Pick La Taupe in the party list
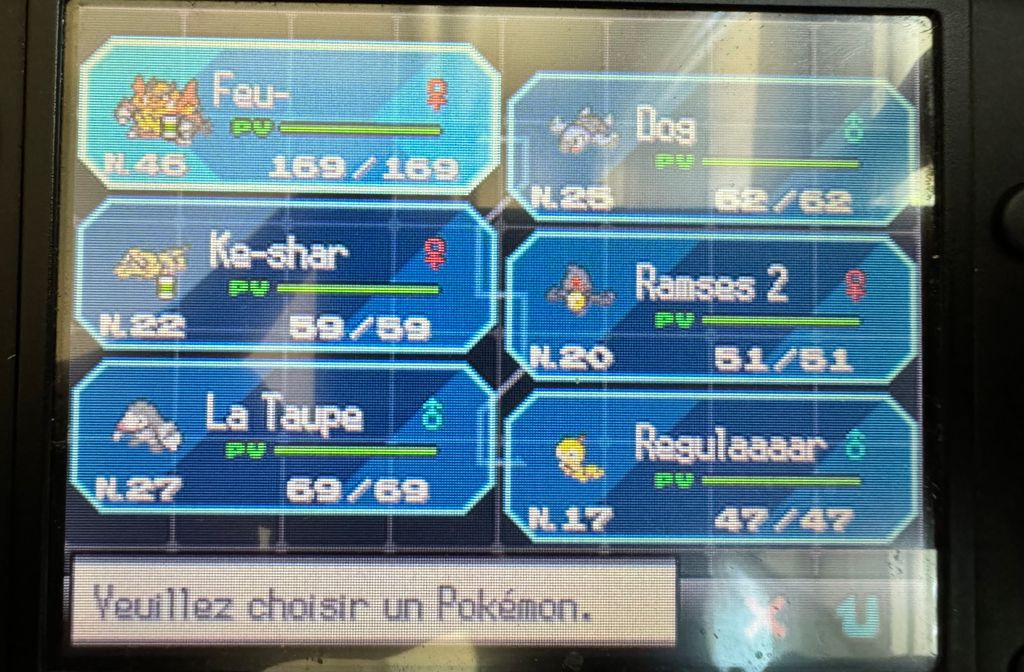The image size is (1024, 672). pyautogui.click(x=286, y=442)
